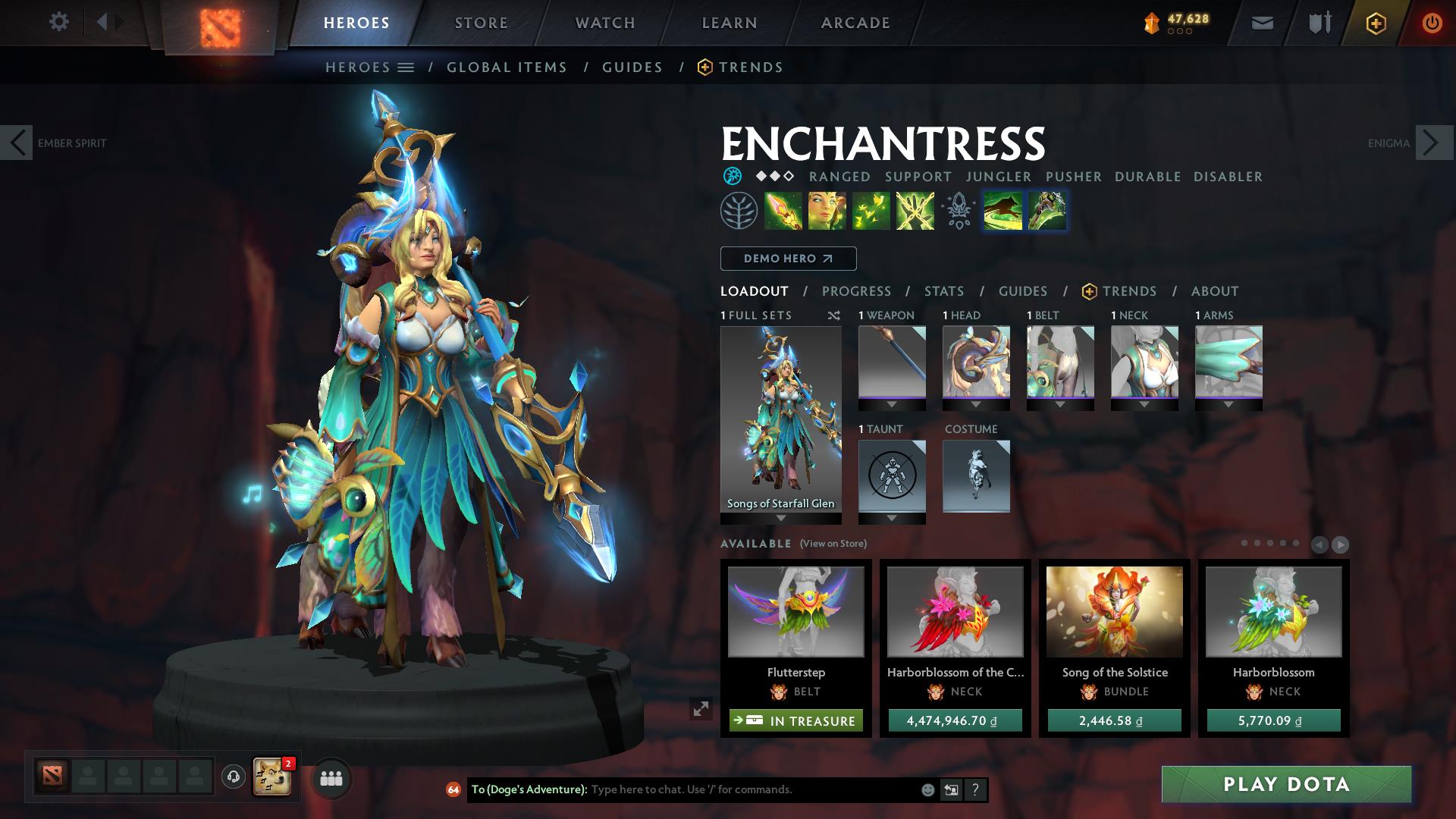Switch to the Stats tab
The image size is (1456, 819).
pyautogui.click(x=943, y=291)
